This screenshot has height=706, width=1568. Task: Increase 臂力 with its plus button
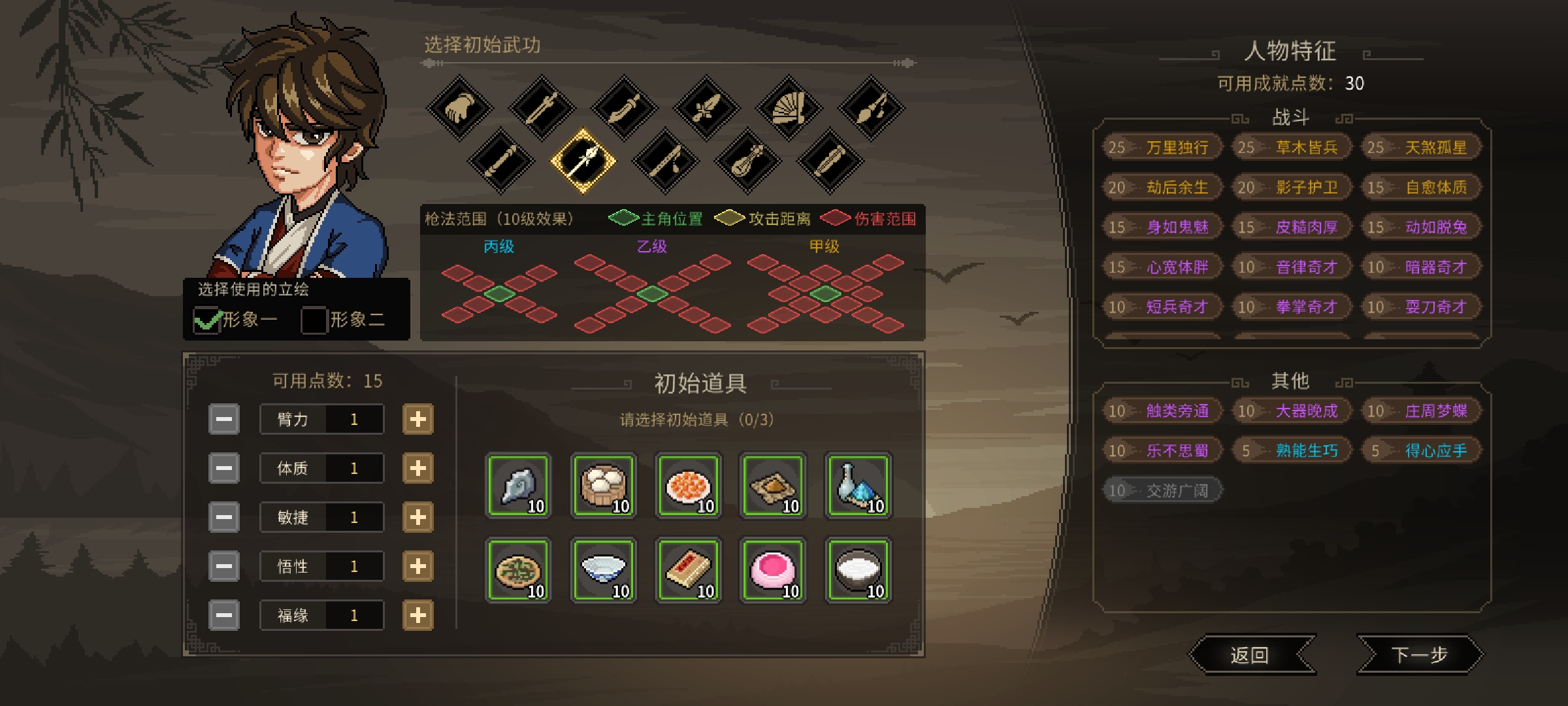point(419,419)
